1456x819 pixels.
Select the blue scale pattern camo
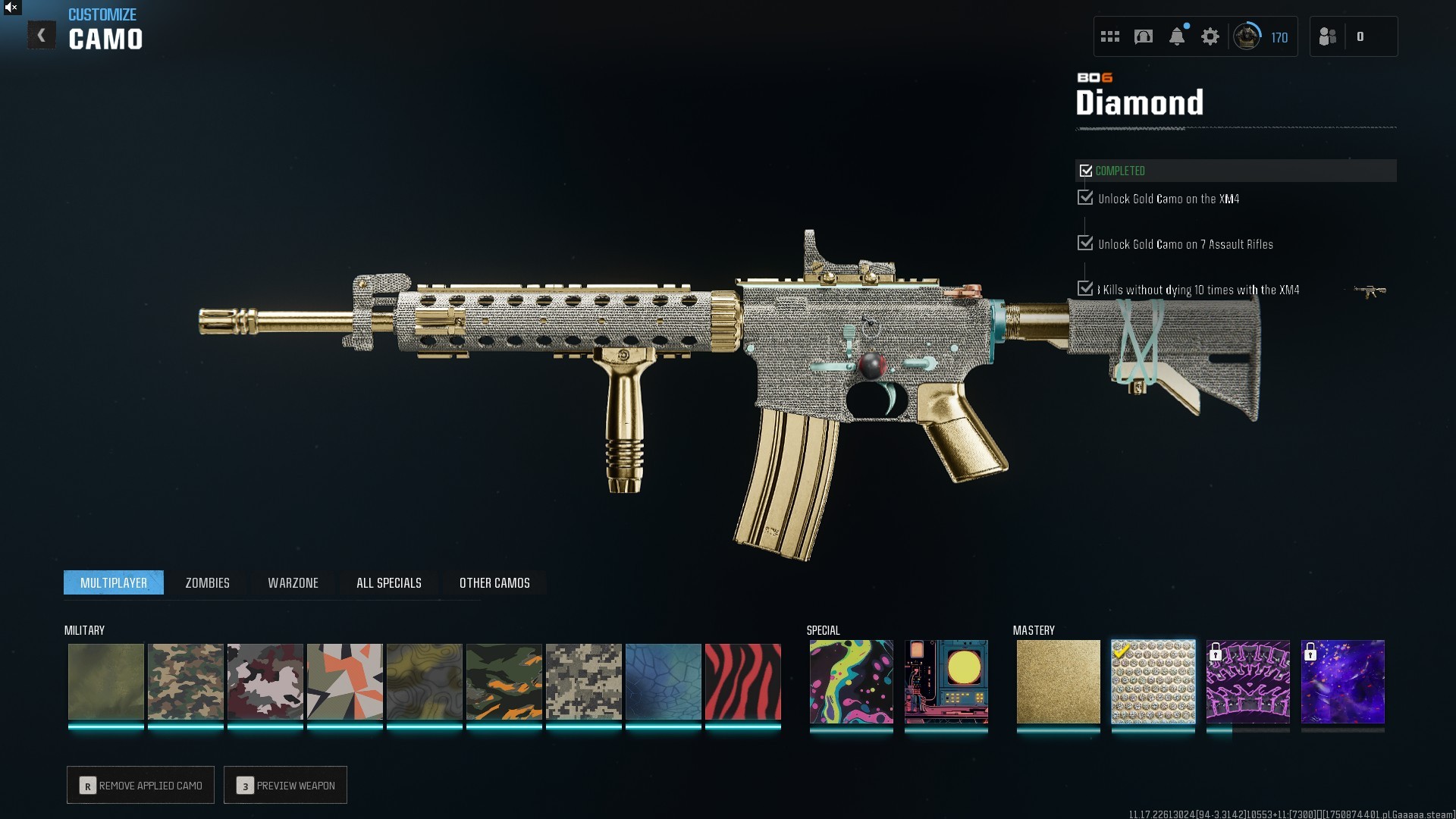[663, 681]
